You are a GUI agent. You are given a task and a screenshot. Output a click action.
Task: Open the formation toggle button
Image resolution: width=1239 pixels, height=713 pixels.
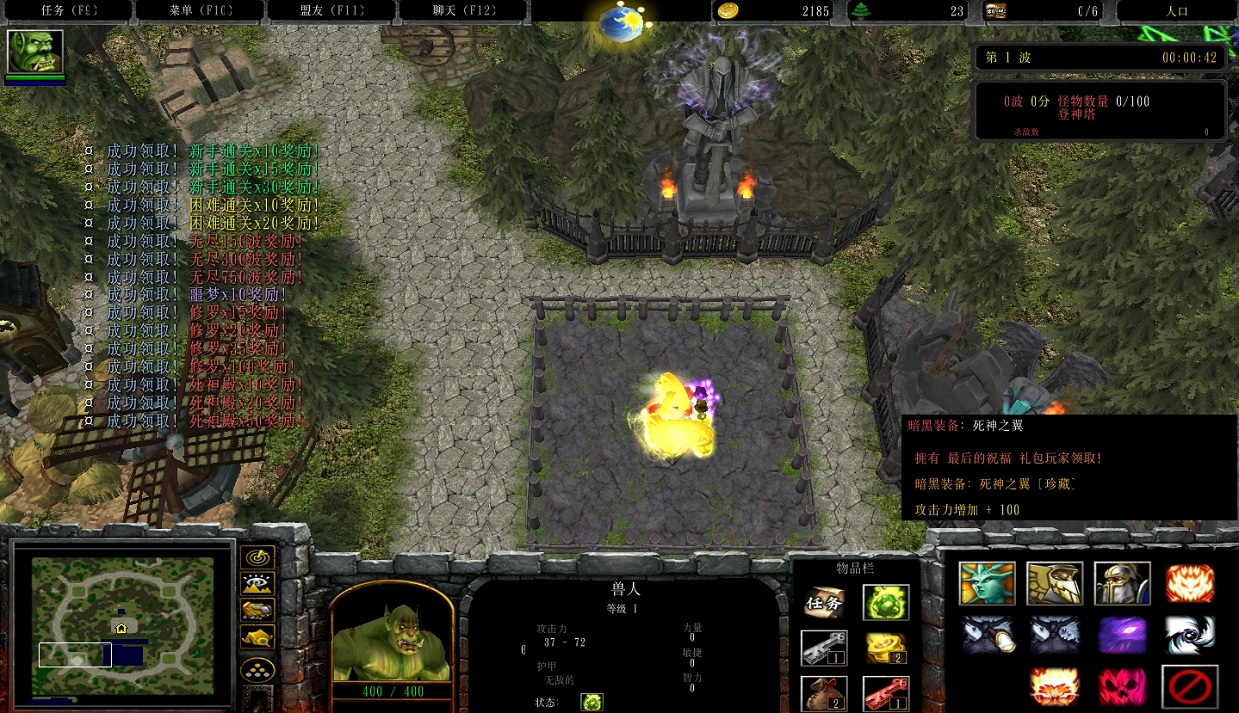click(x=258, y=669)
